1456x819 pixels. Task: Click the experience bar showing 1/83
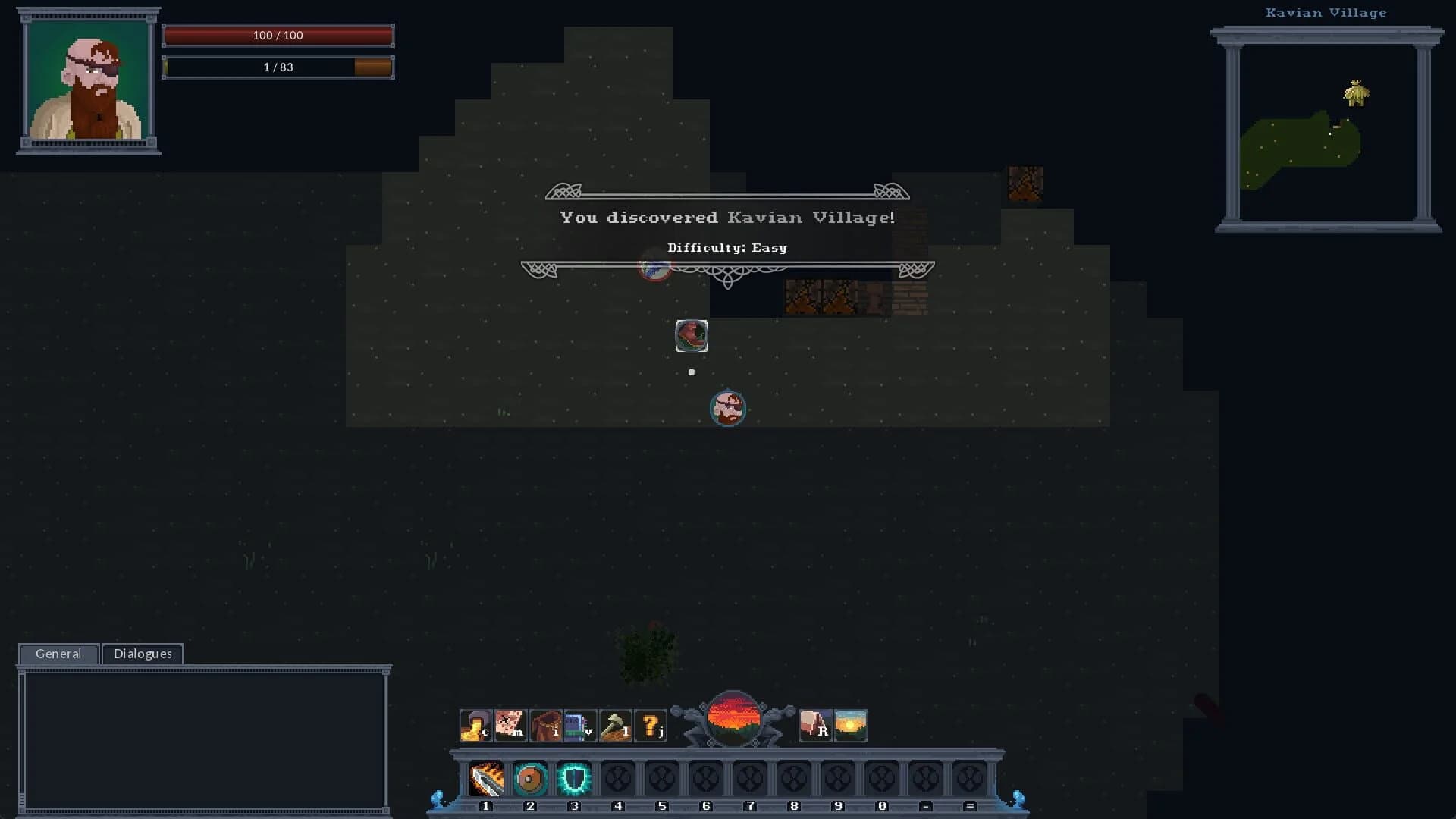[x=278, y=67]
